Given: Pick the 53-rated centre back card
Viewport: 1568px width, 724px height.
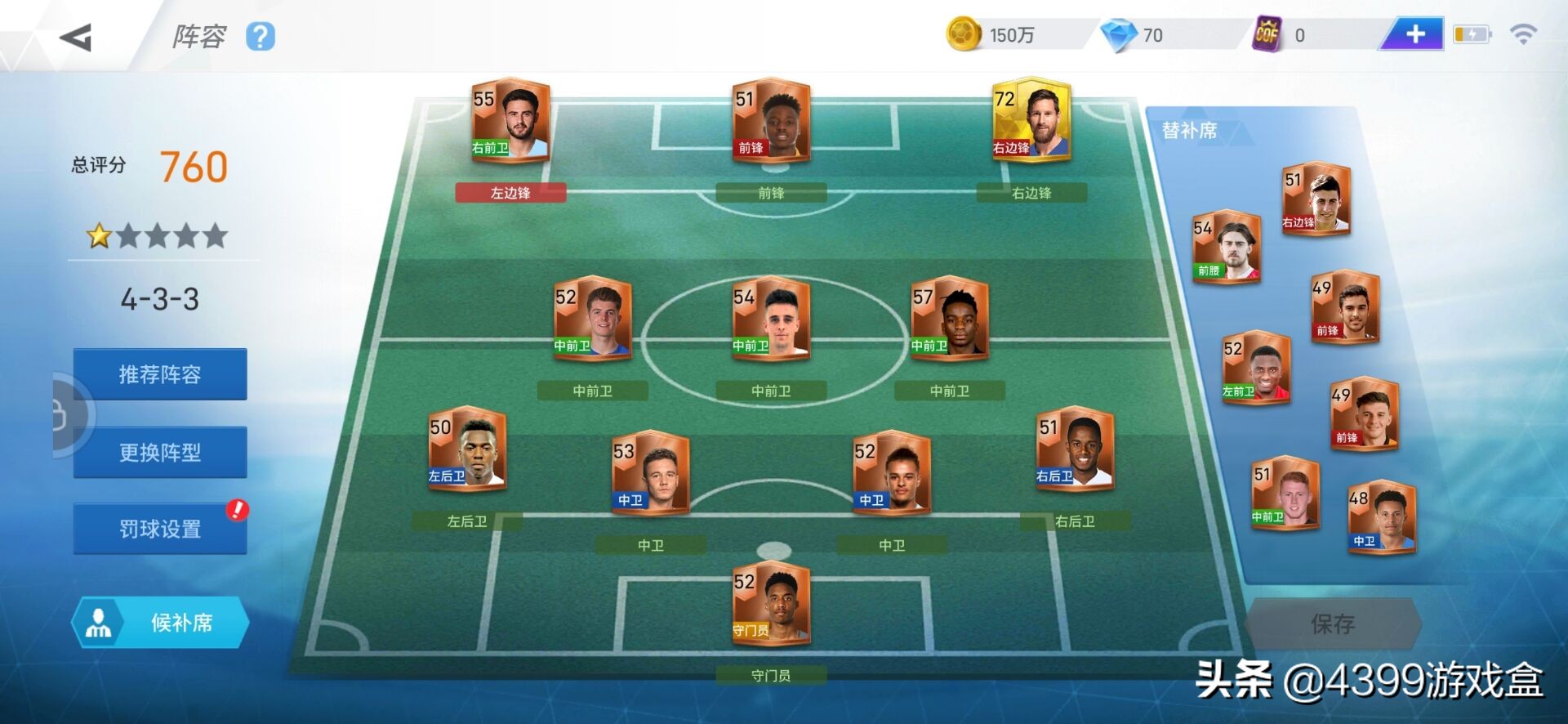Looking at the screenshot, I should [x=651, y=473].
